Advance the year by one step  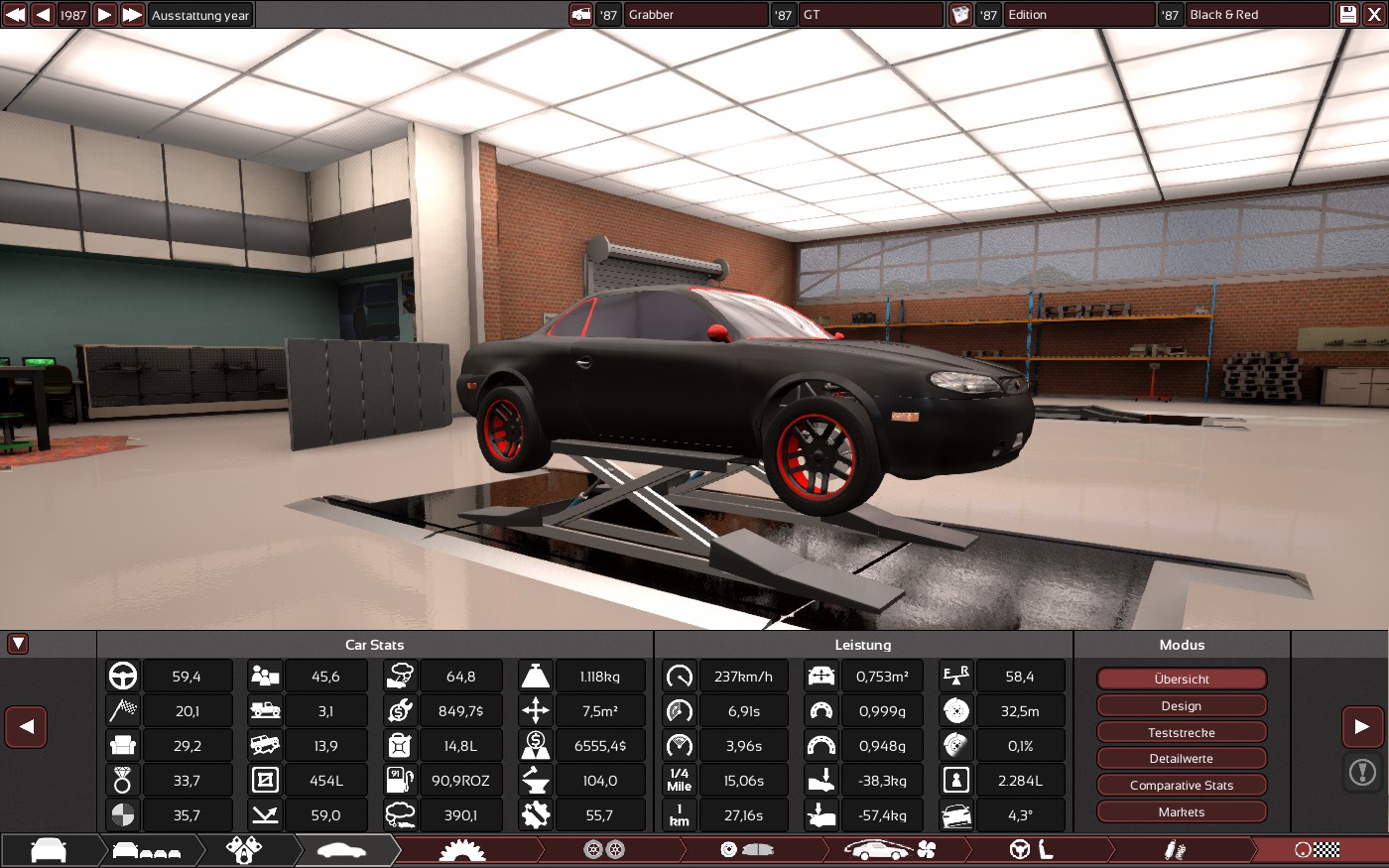click(x=104, y=15)
